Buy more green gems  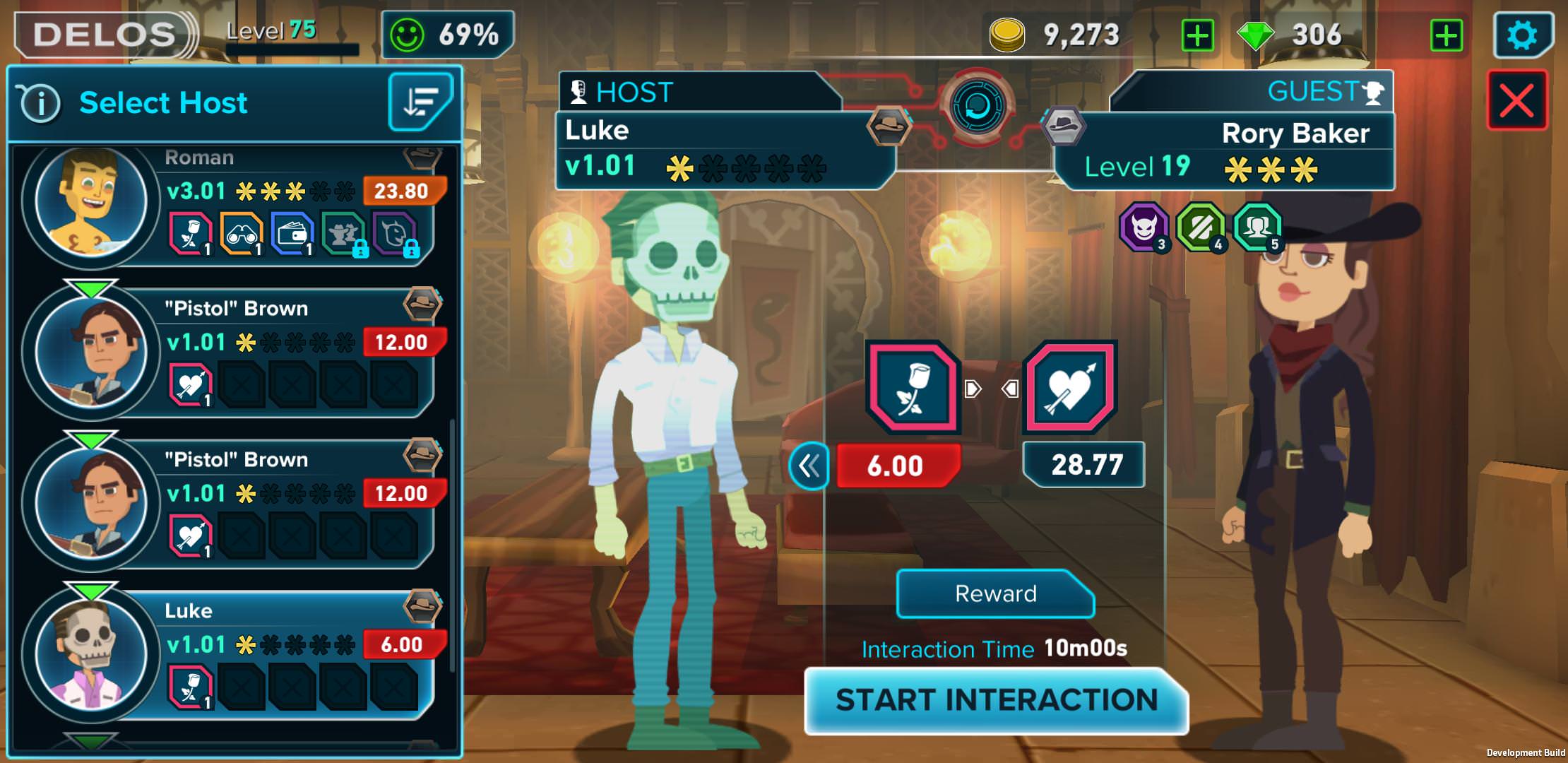point(1446,35)
